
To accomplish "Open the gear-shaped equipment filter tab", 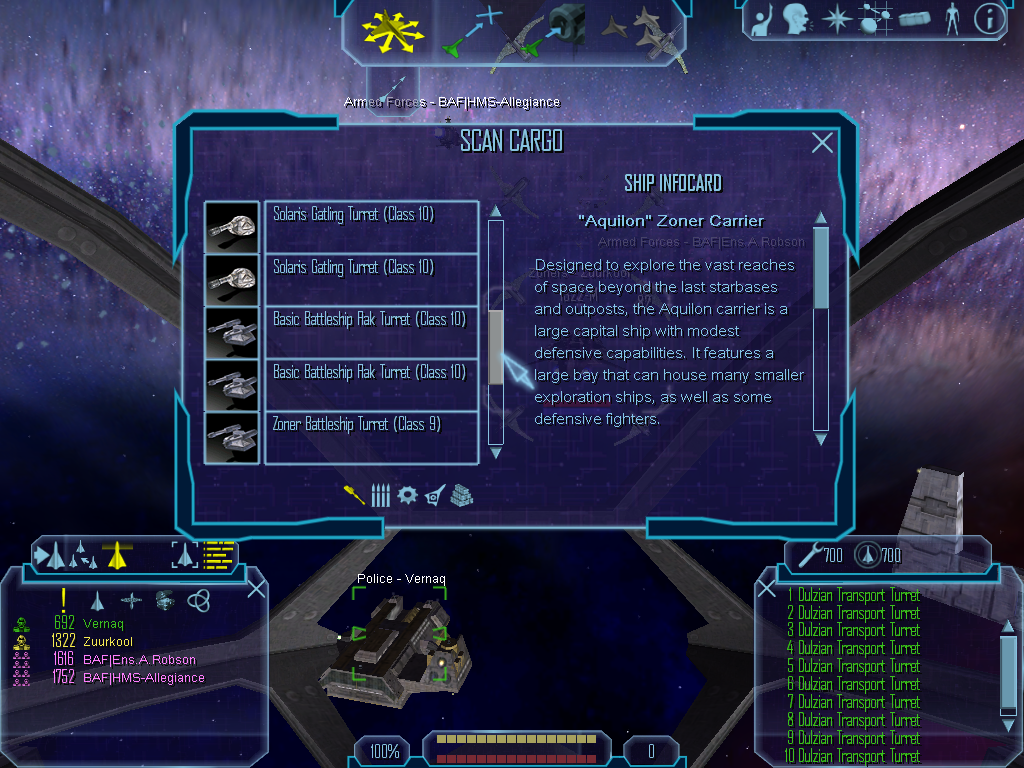I will click(x=407, y=495).
